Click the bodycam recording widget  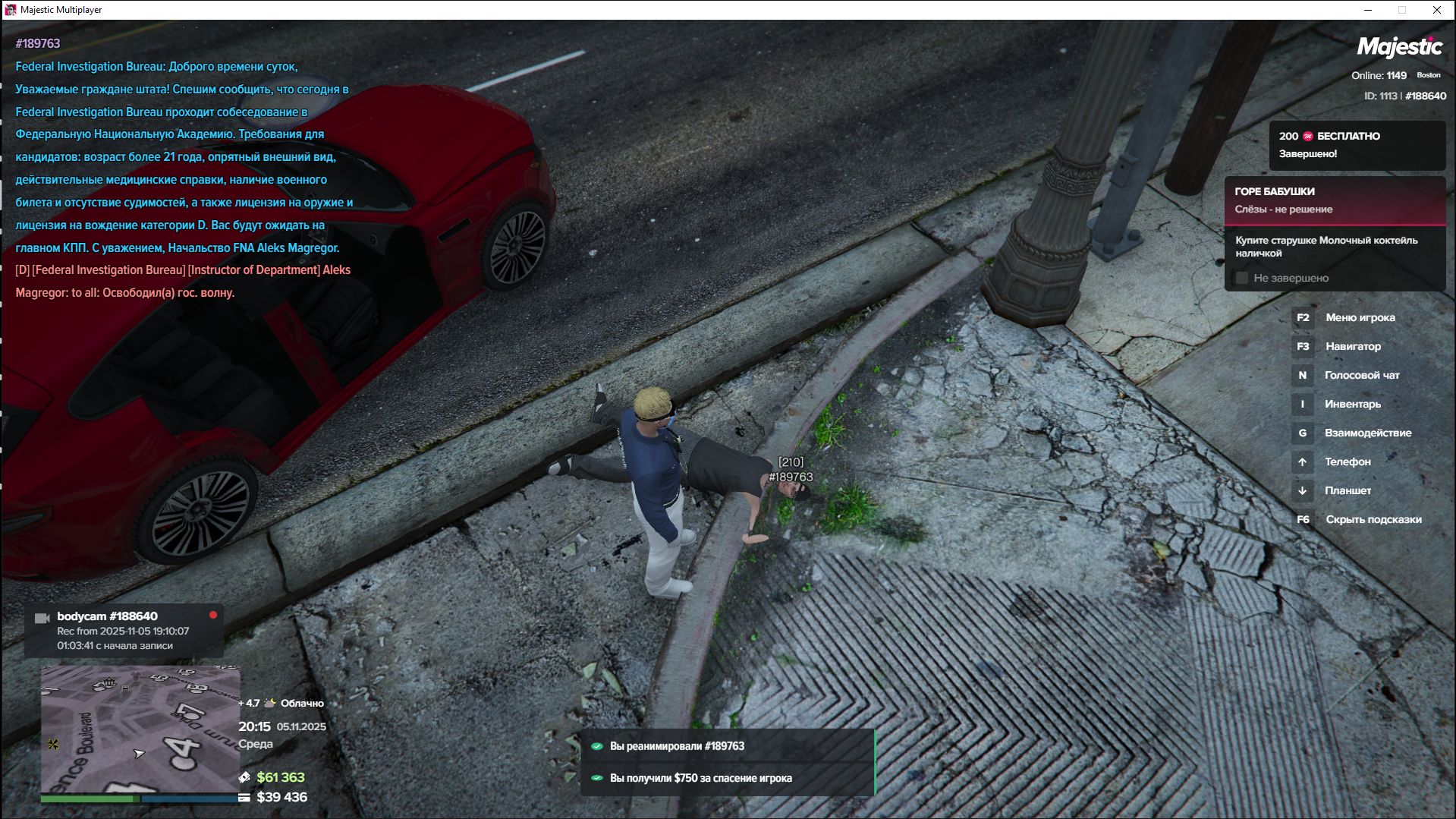(x=124, y=631)
